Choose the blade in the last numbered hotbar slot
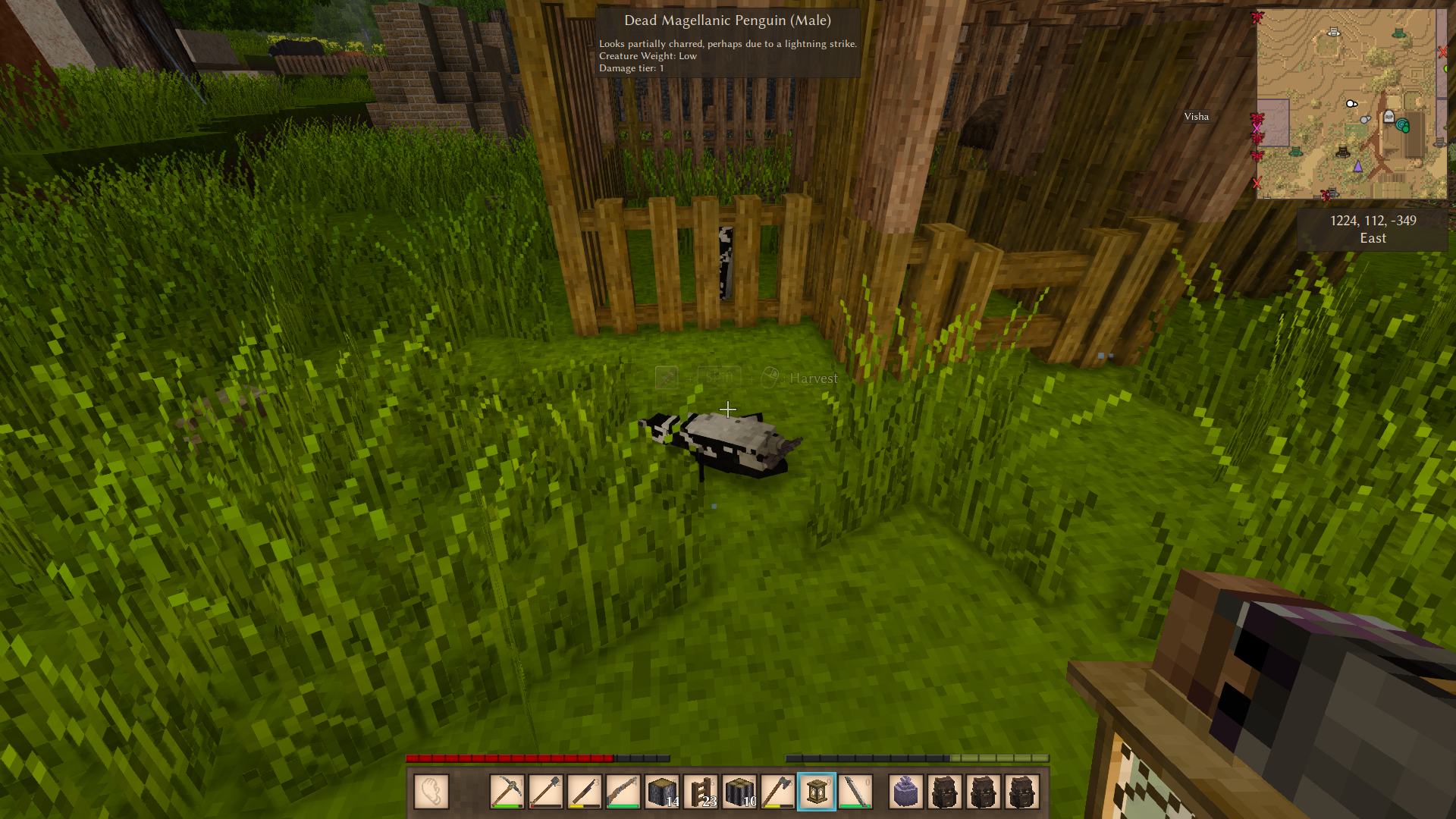The image size is (1456, 819). [855, 792]
